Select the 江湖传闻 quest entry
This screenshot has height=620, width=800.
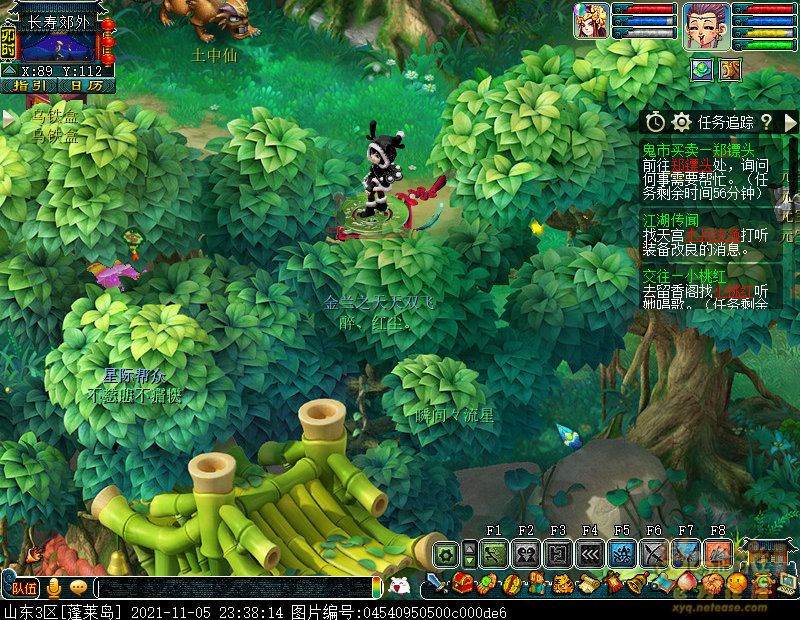tap(670, 218)
